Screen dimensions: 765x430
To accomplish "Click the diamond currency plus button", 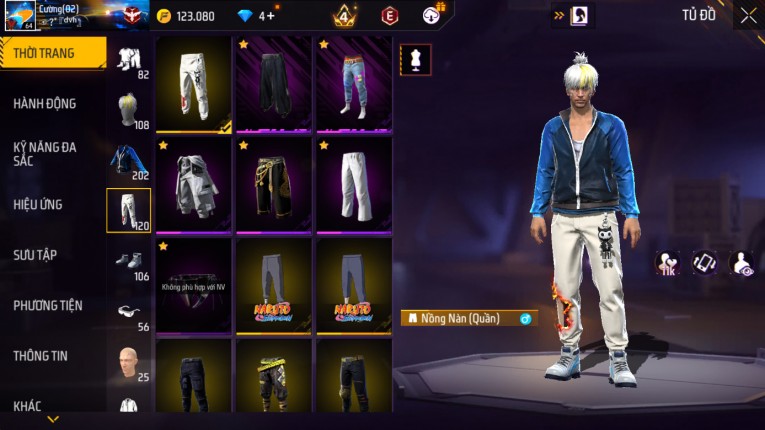I will point(270,16).
